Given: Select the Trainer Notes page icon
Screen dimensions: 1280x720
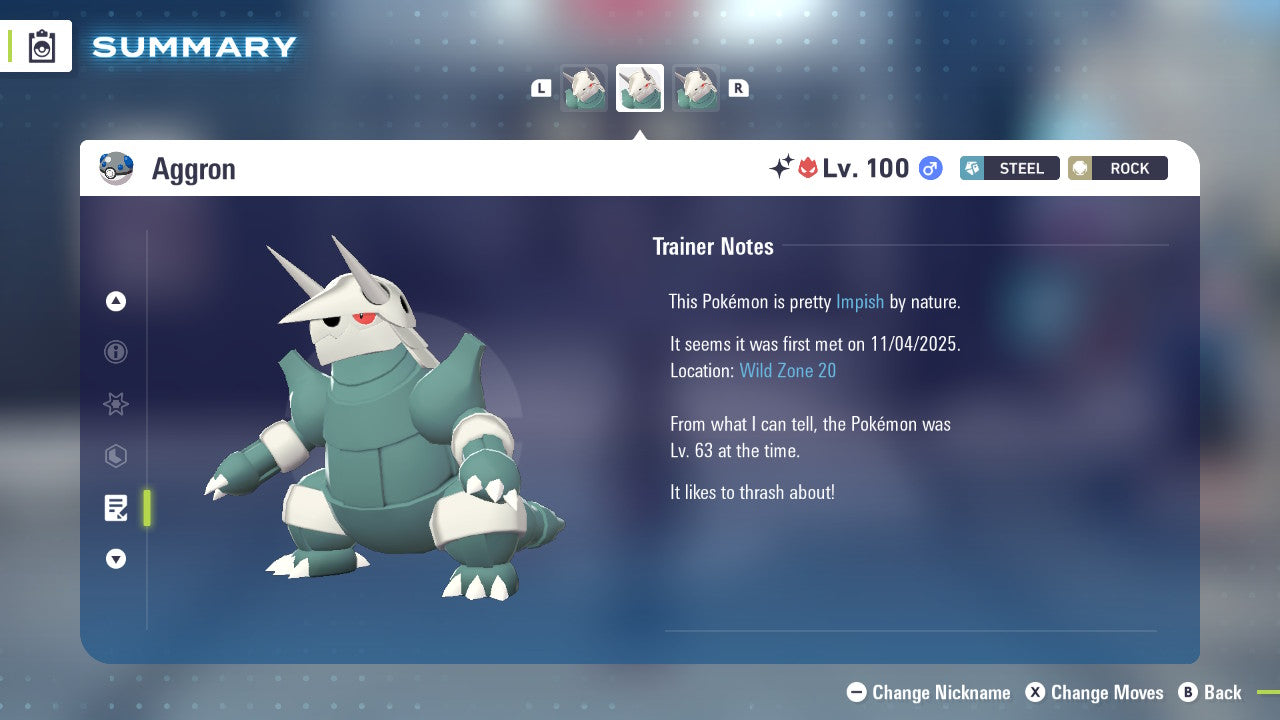Looking at the screenshot, I should [x=116, y=508].
